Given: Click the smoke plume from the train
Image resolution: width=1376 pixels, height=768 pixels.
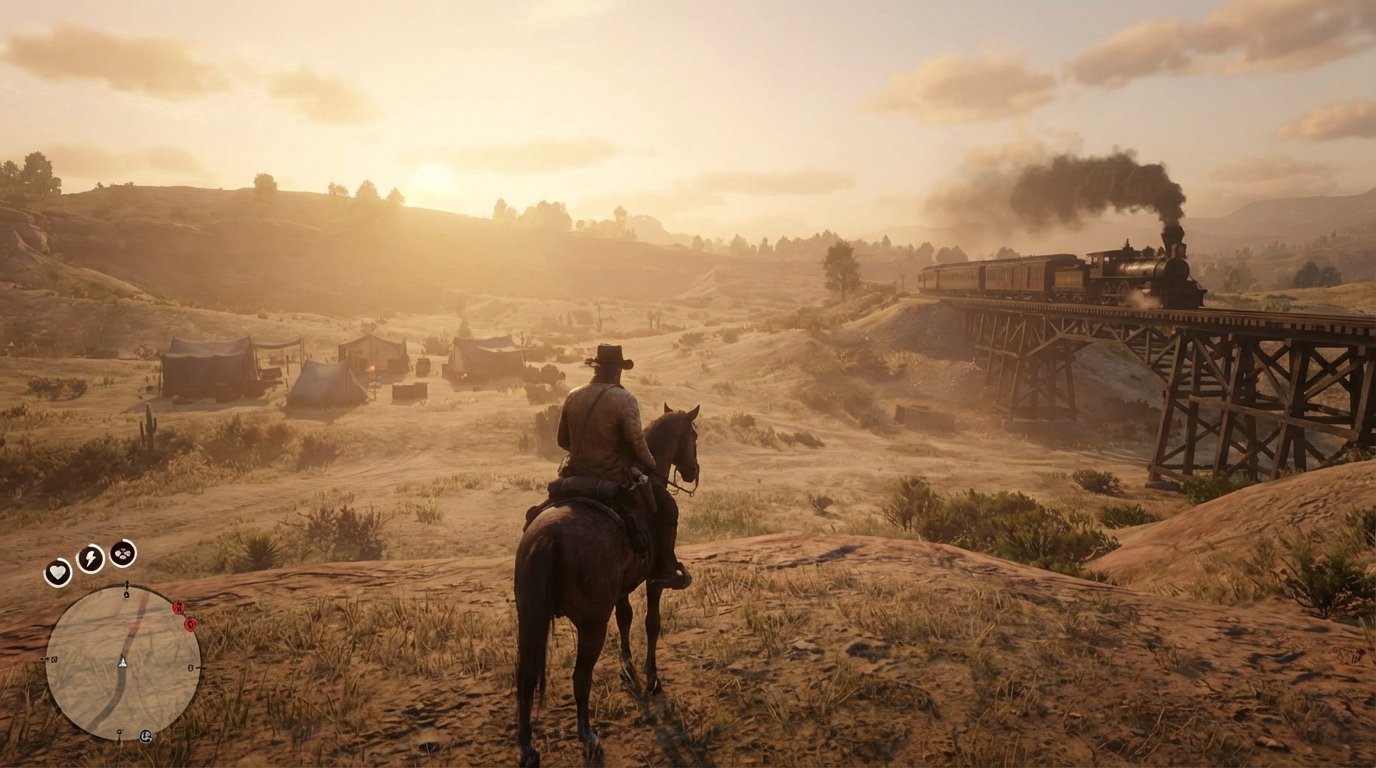Looking at the screenshot, I should tap(1100, 180).
